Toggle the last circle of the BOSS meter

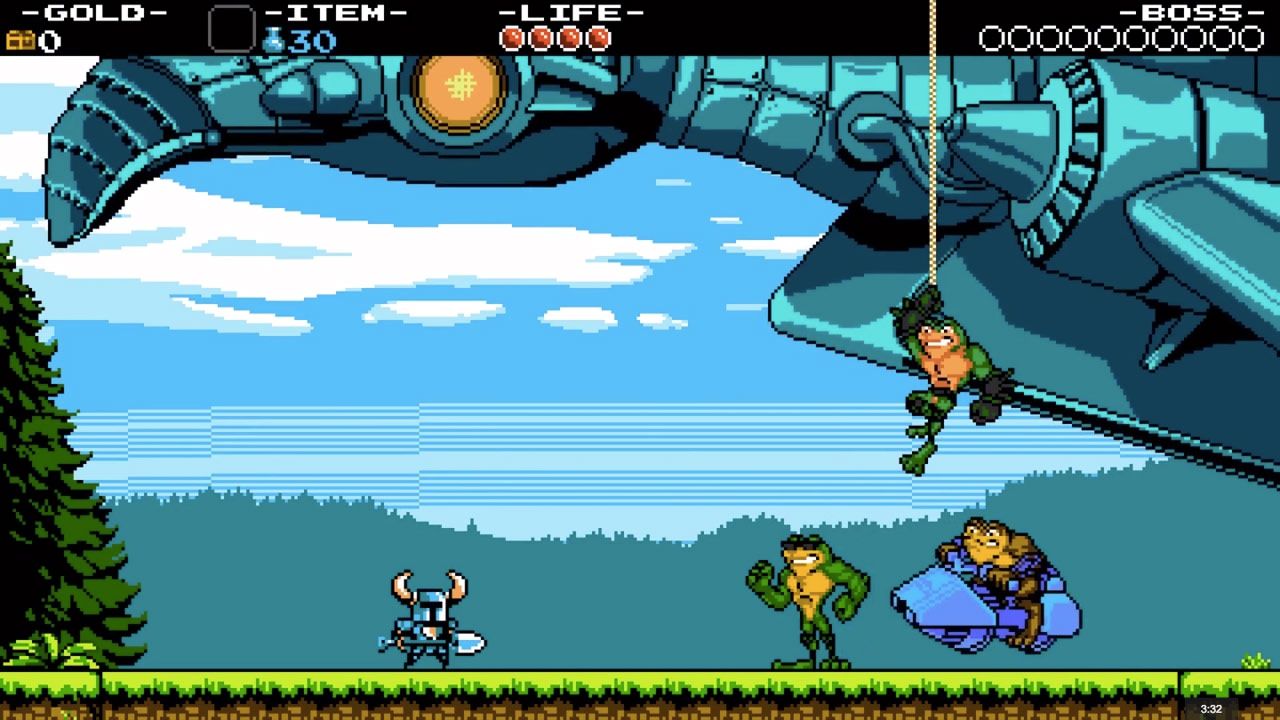1253,37
